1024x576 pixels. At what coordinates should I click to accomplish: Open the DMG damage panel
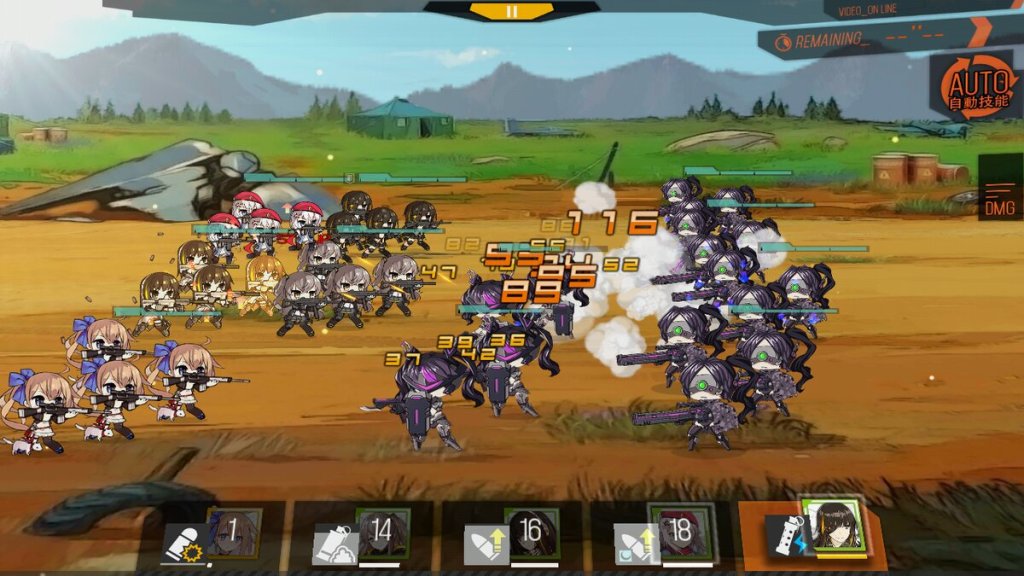pyautogui.click(x=1000, y=196)
